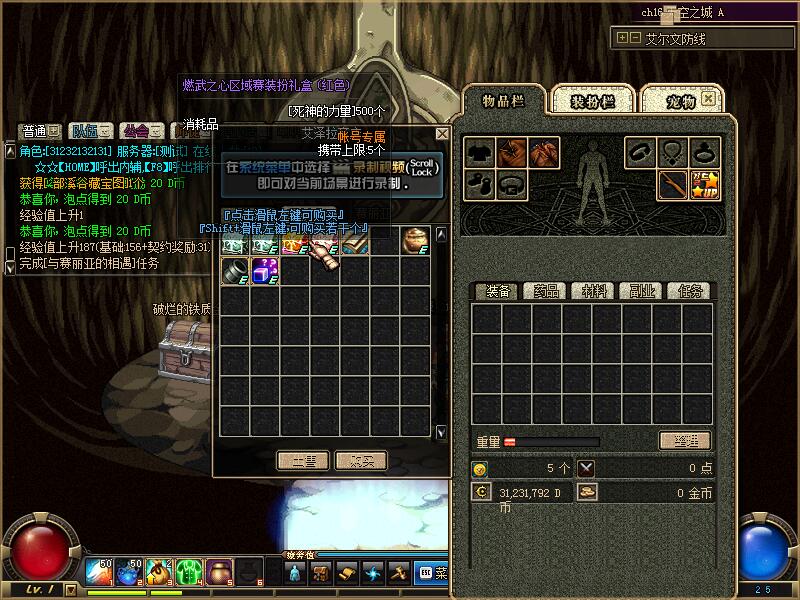800x600 pixels.
Task: Open the ESC 菜单 menu button
Action: click(432, 574)
